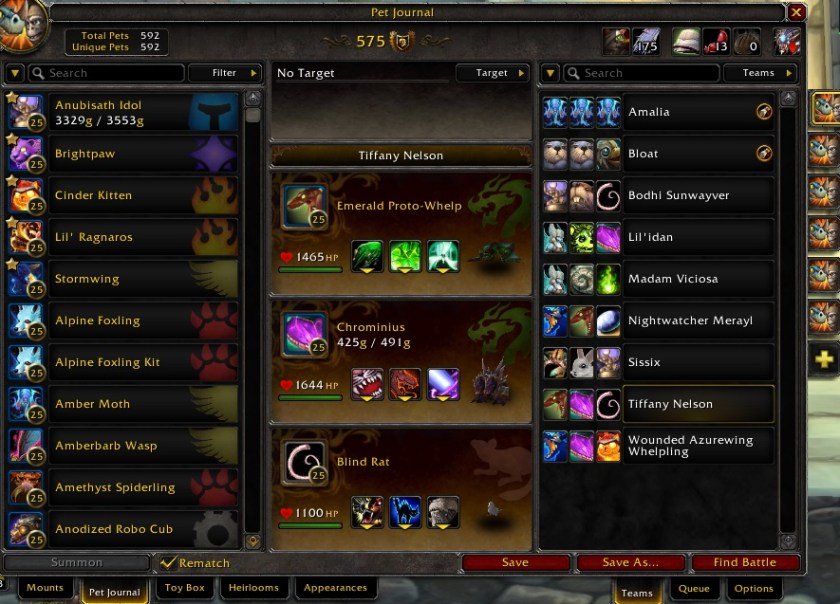Select the Wounded Azurewing Whelpling team

point(698,446)
